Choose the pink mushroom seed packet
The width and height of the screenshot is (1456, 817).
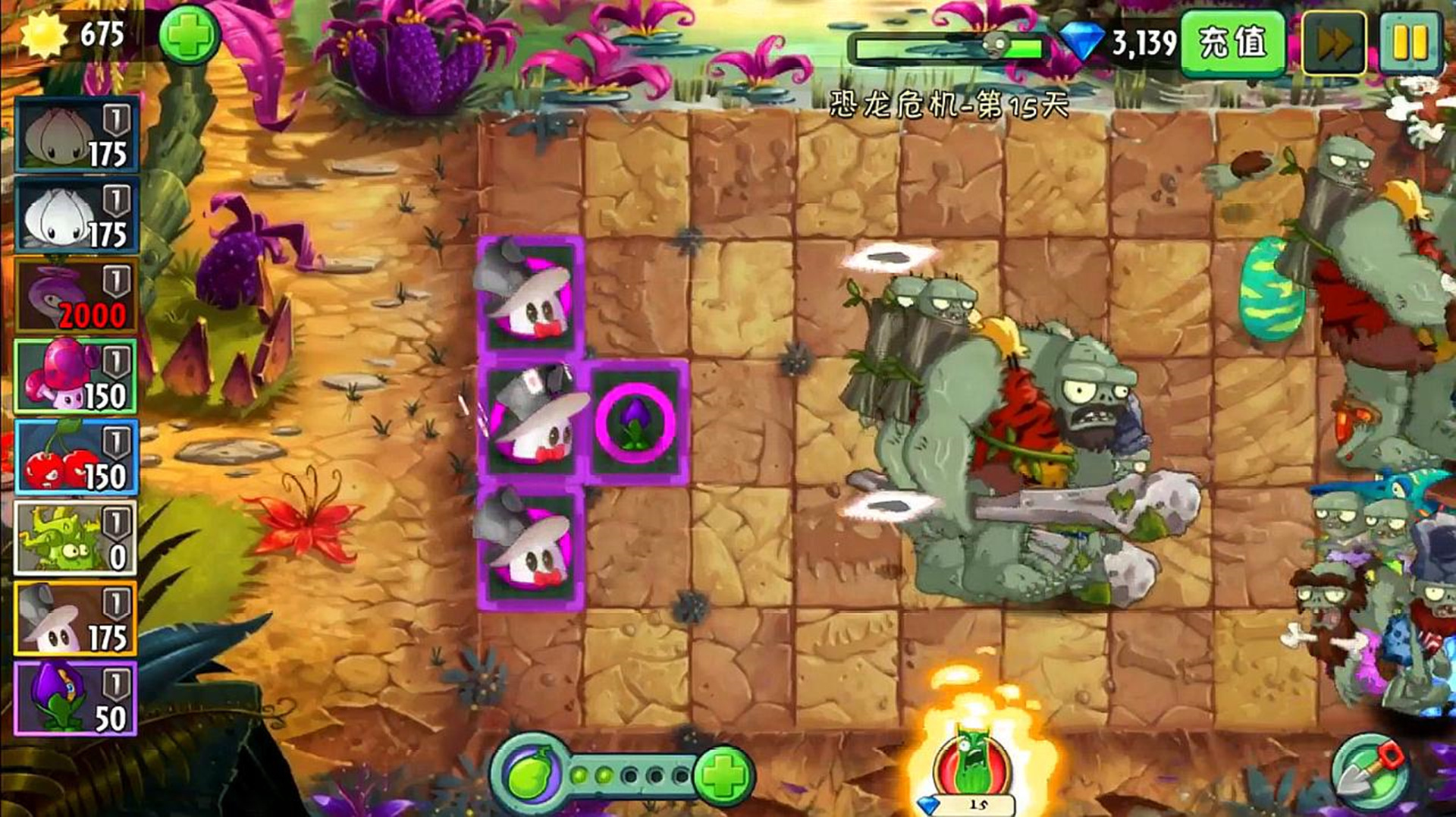[x=76, y=376]
